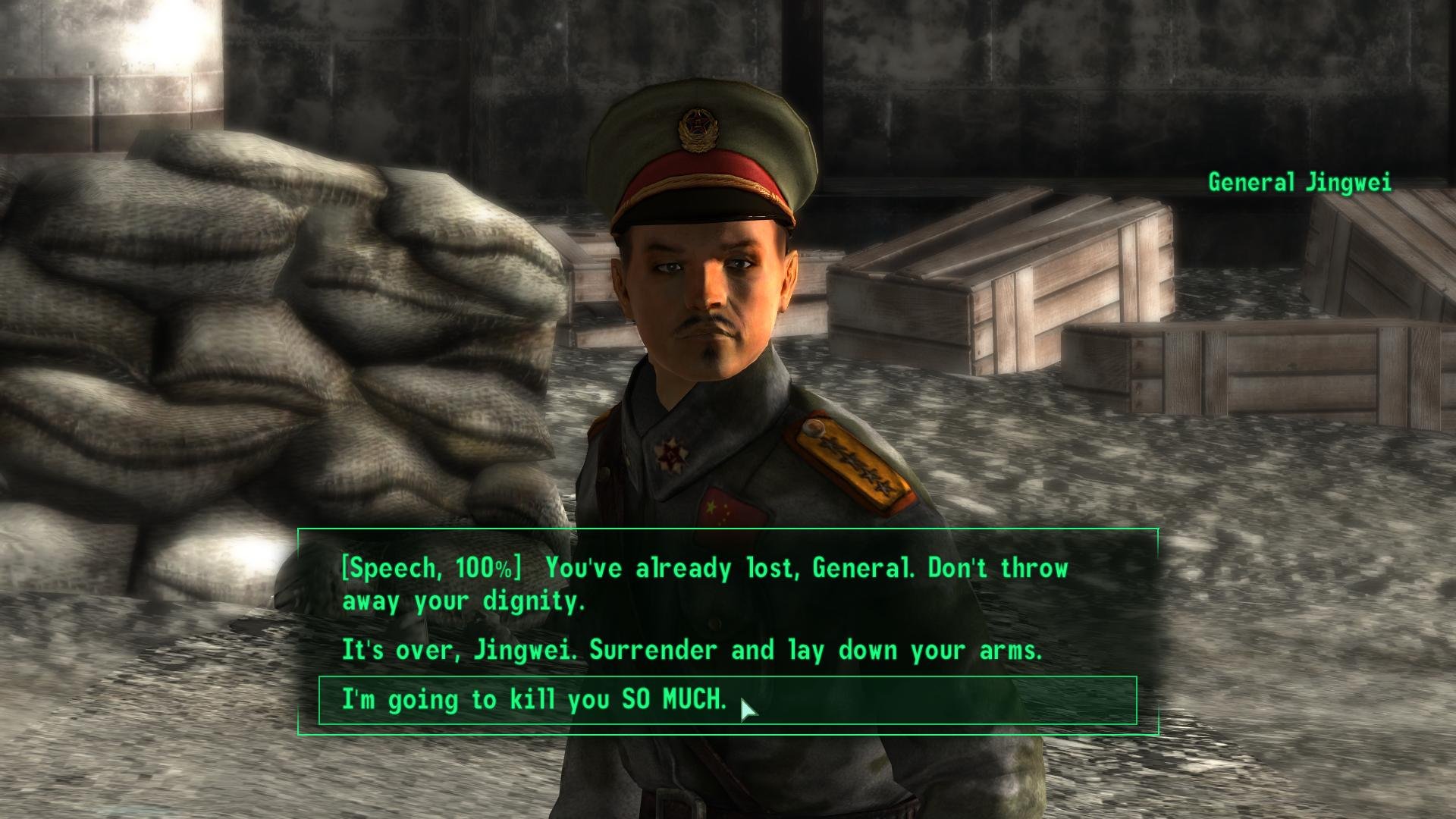Choose the Speech 100% dignity reply

click(x=704, y=584)
